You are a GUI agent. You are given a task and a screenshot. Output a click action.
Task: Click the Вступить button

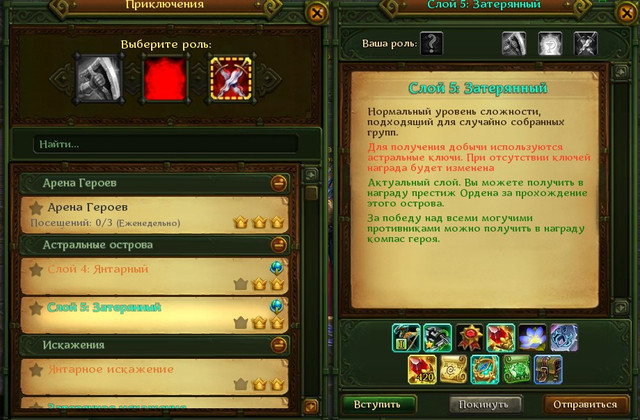tap(380, 403)
